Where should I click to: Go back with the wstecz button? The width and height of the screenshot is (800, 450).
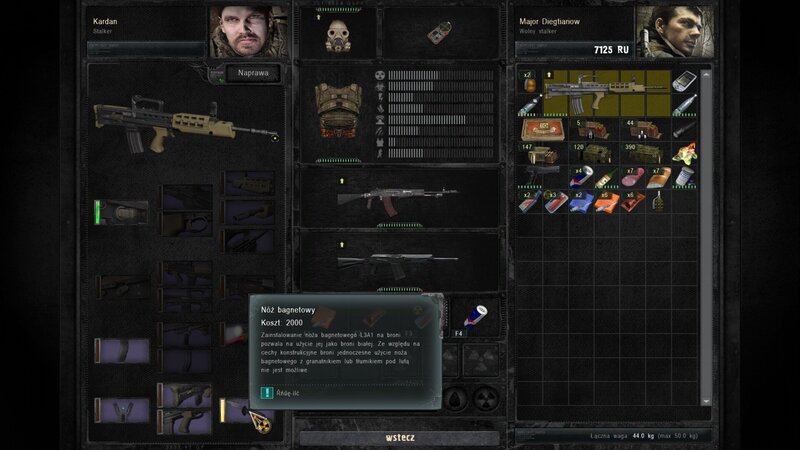click(400, 438)
